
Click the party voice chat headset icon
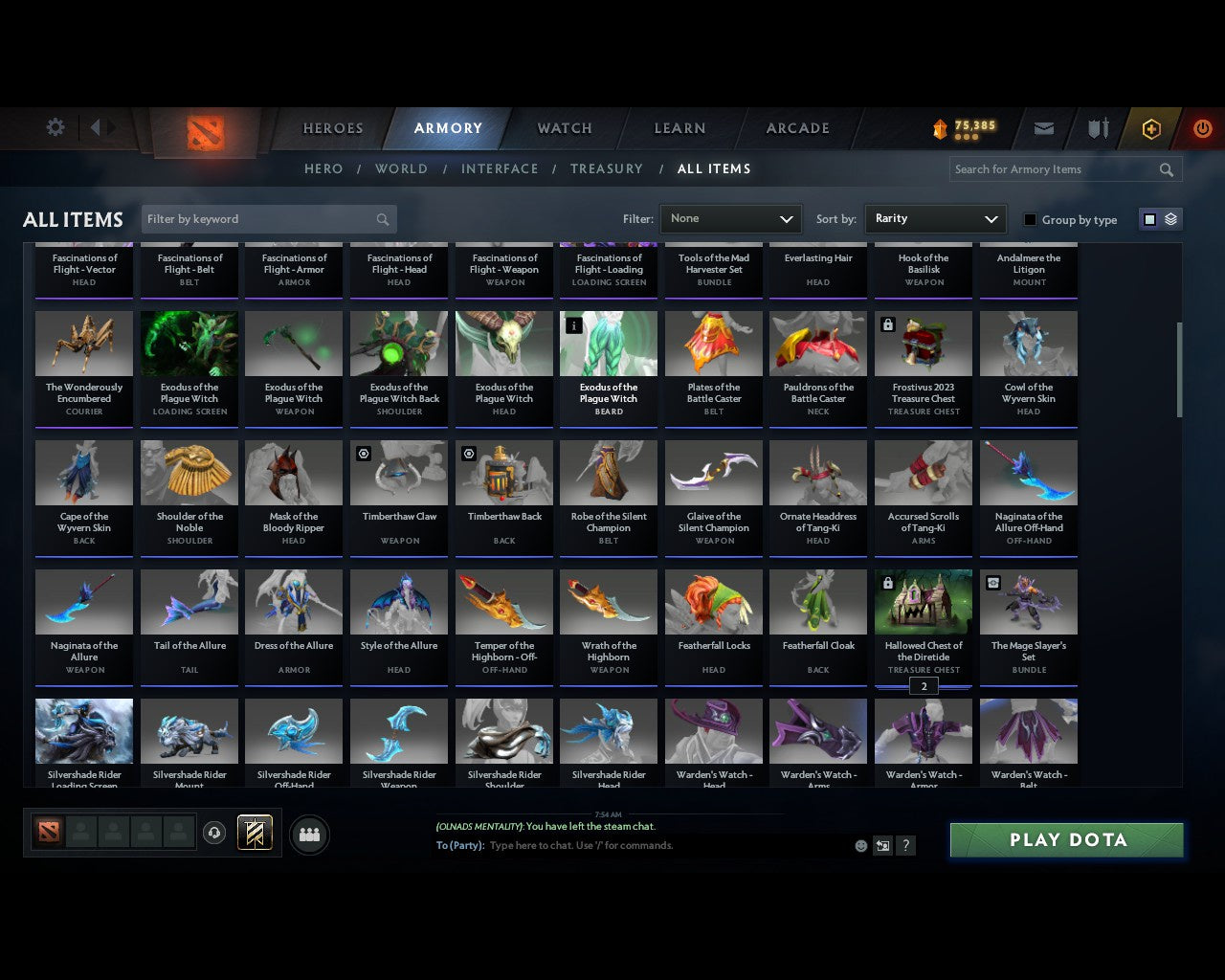point(216,833)
